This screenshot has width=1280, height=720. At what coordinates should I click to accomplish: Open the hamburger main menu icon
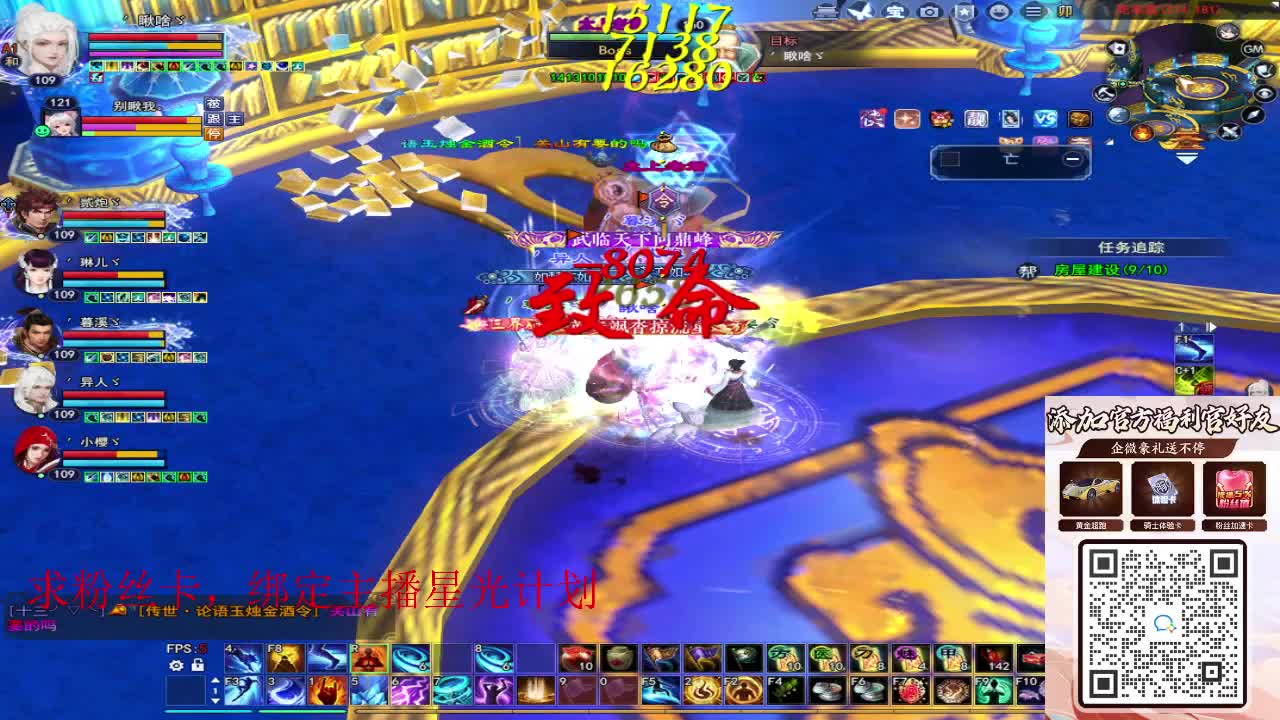1033,12
